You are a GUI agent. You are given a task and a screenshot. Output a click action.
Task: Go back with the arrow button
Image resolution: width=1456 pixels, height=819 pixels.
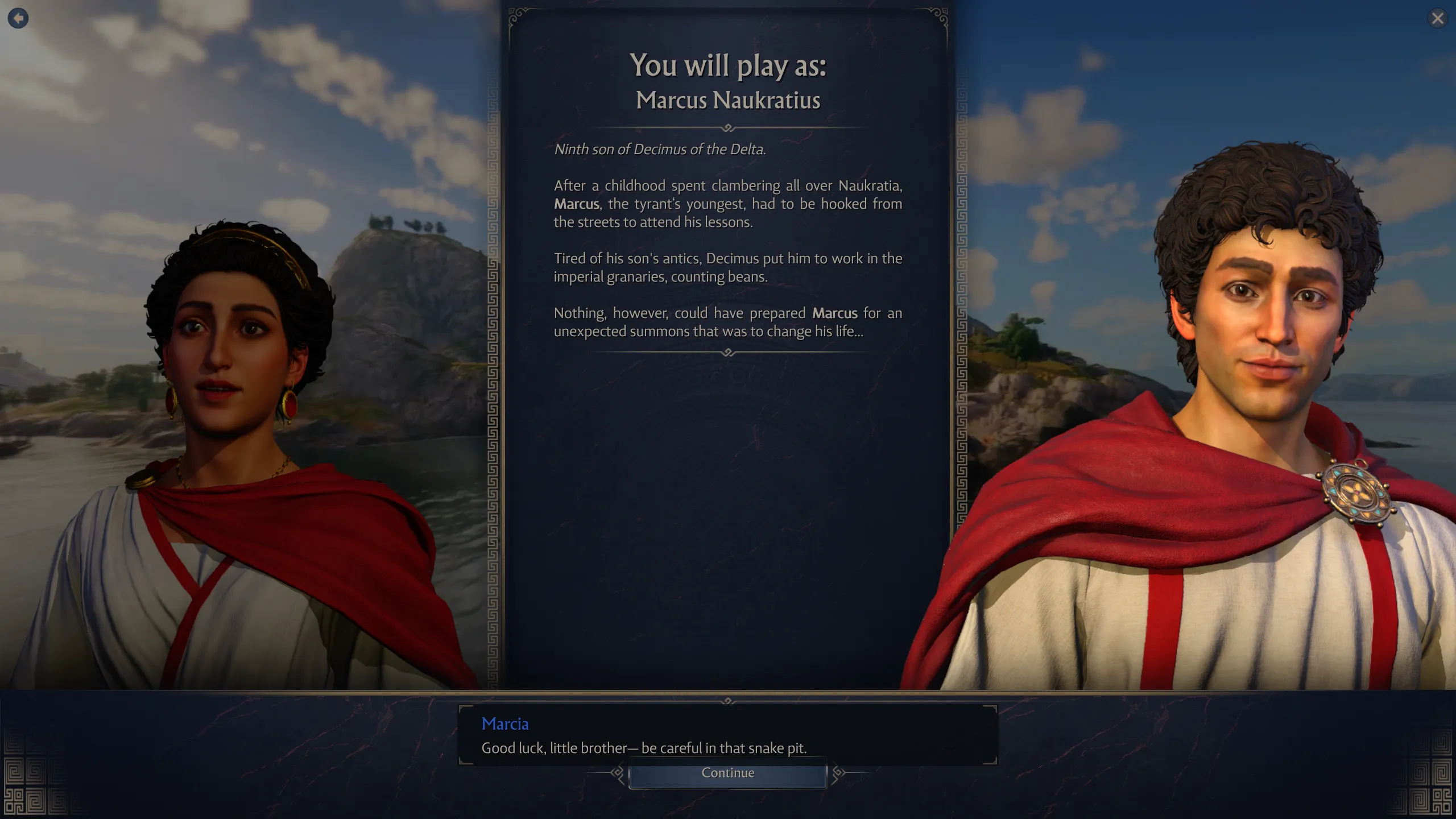[18, 18]
